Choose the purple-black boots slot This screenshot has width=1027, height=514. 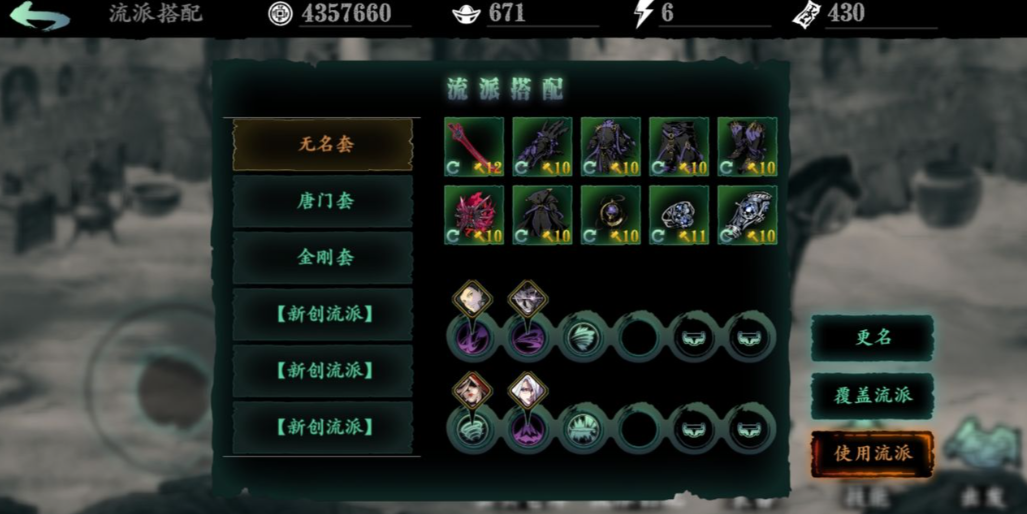(746, 147)
